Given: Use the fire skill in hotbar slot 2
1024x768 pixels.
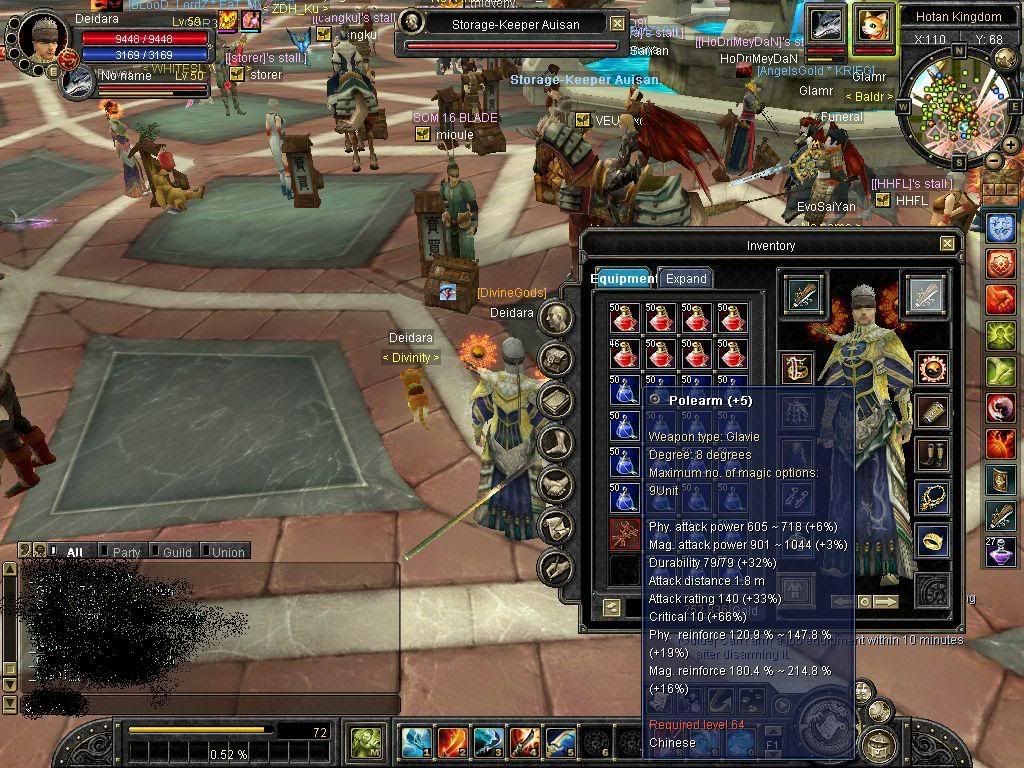Looking at the screenshot, I should pyautogui.click(x=452, y=743).
